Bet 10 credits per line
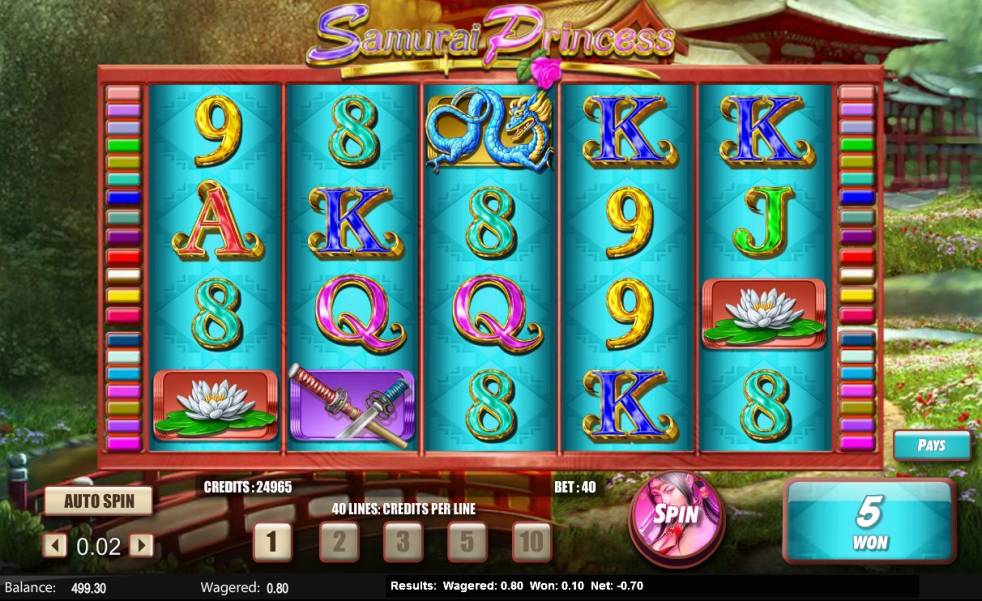The height and width of the screenshot is (601, 982). coord(531,542)
